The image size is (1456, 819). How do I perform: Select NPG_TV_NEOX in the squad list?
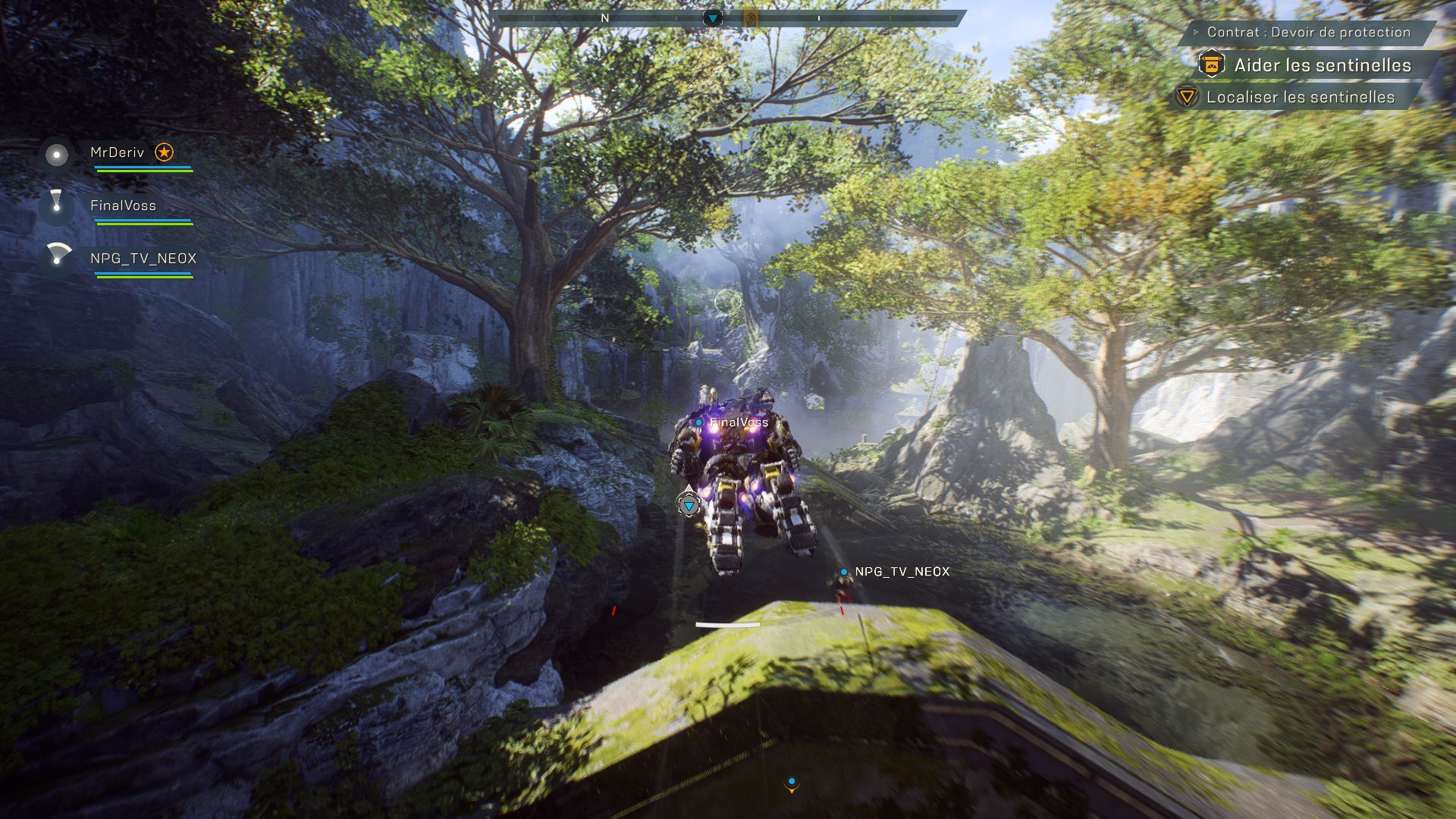(x=143, y=259)
